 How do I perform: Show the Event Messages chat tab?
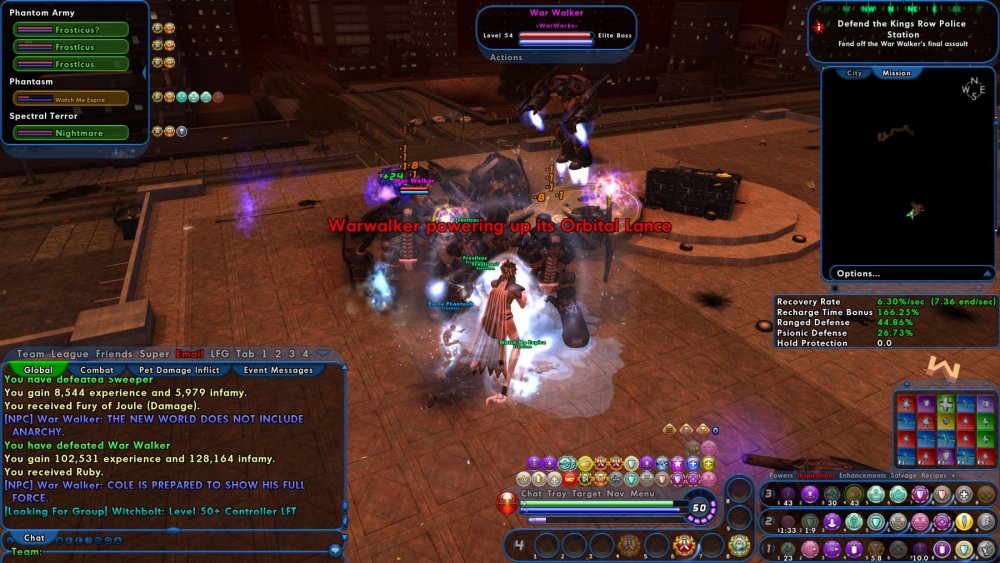(x=279, y=370)
